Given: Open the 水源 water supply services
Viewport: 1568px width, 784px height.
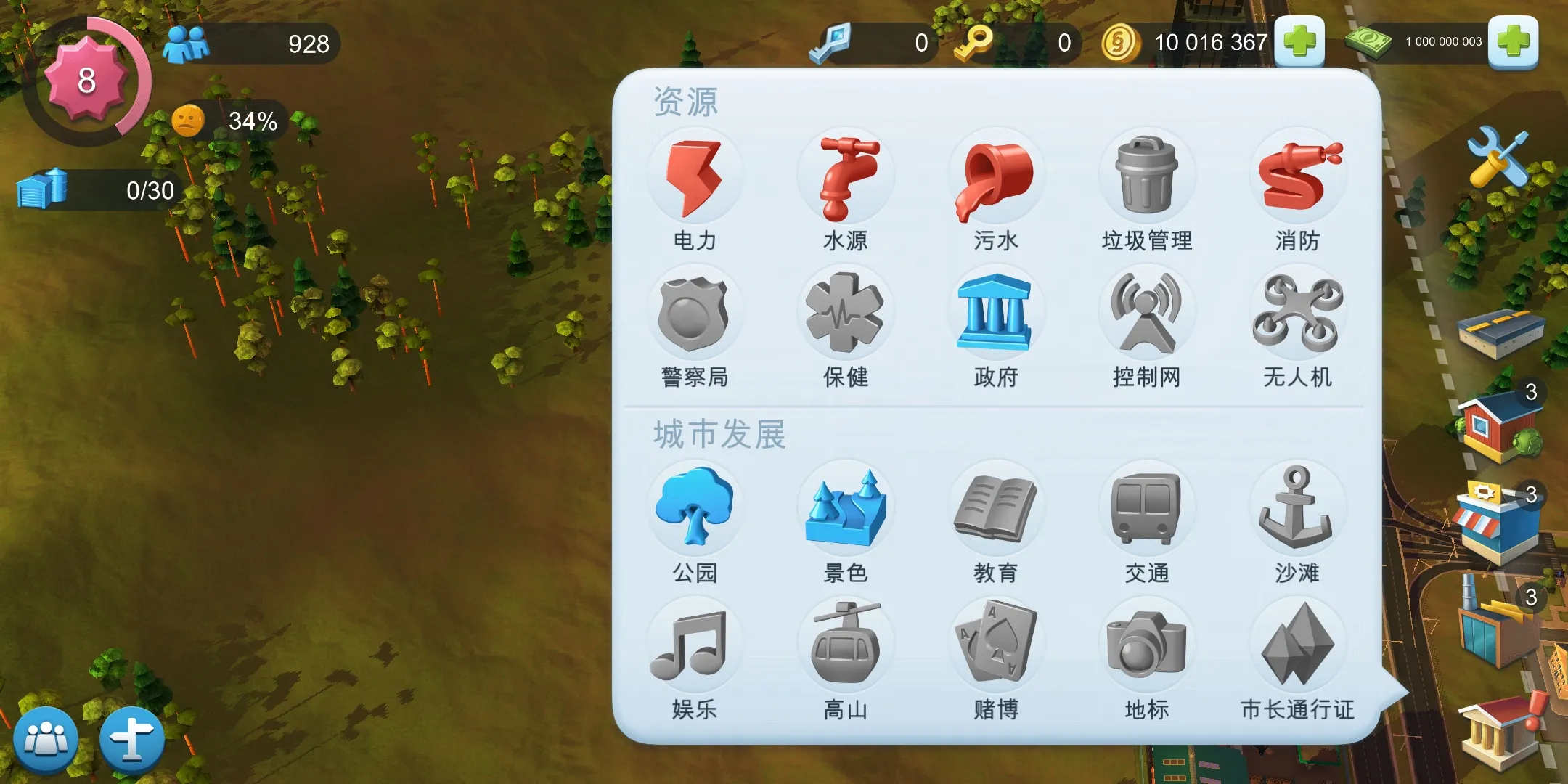Looking at the screenshot, I should click(x=846, y=174).
